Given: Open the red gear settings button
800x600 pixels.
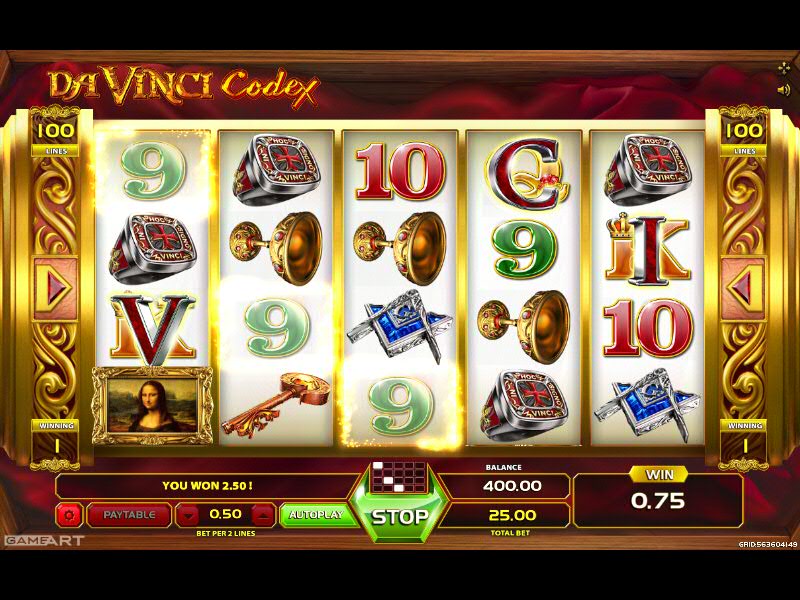Looking at the screenshot, I should click(x=70, y=515).
